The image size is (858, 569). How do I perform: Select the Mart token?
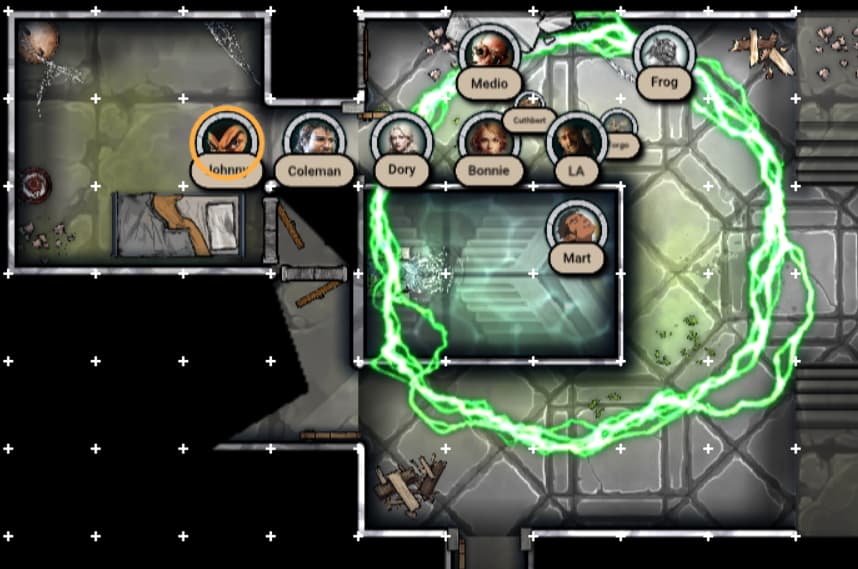click(x=577, y=228)
